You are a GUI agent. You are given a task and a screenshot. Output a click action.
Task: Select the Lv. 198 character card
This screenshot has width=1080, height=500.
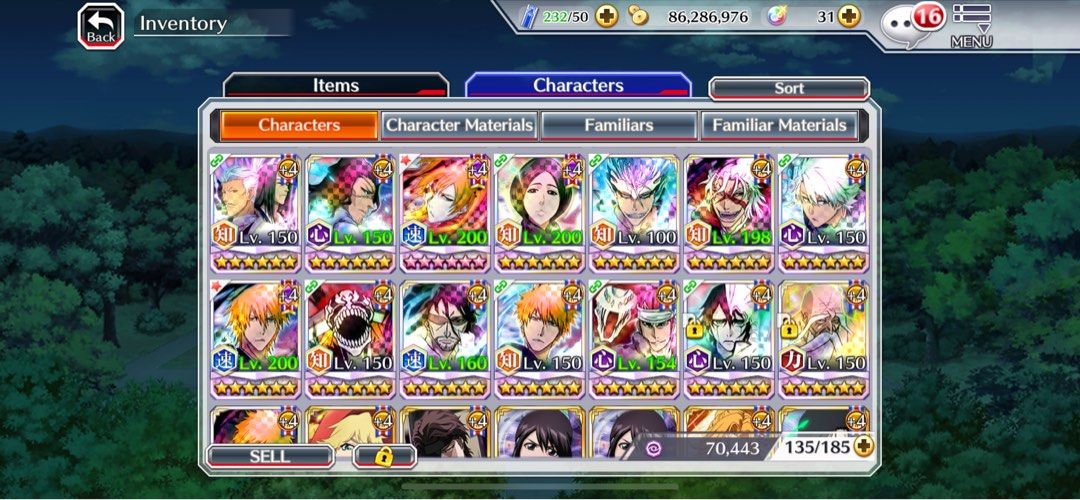click(728, 213)
